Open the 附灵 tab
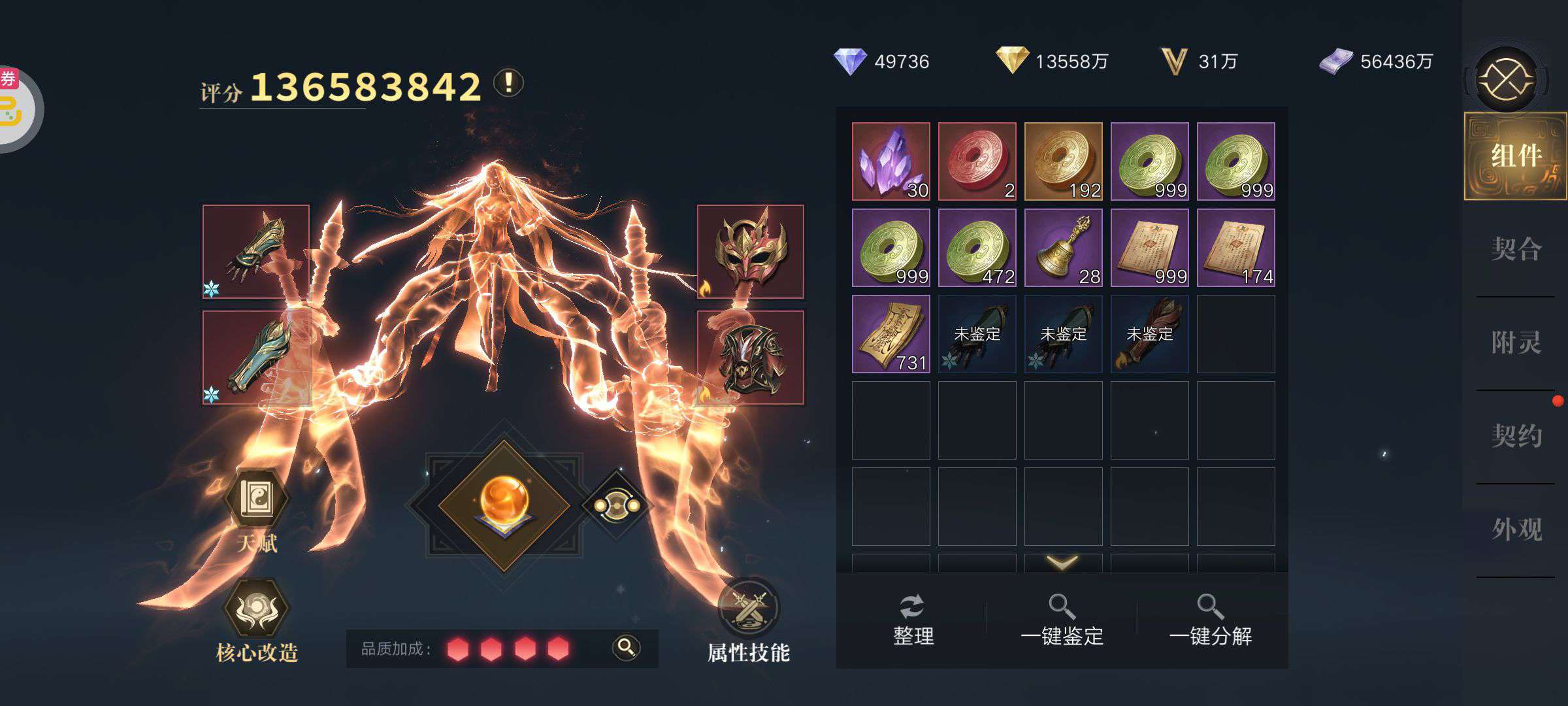1568x706 pixels. [1516, 343]
